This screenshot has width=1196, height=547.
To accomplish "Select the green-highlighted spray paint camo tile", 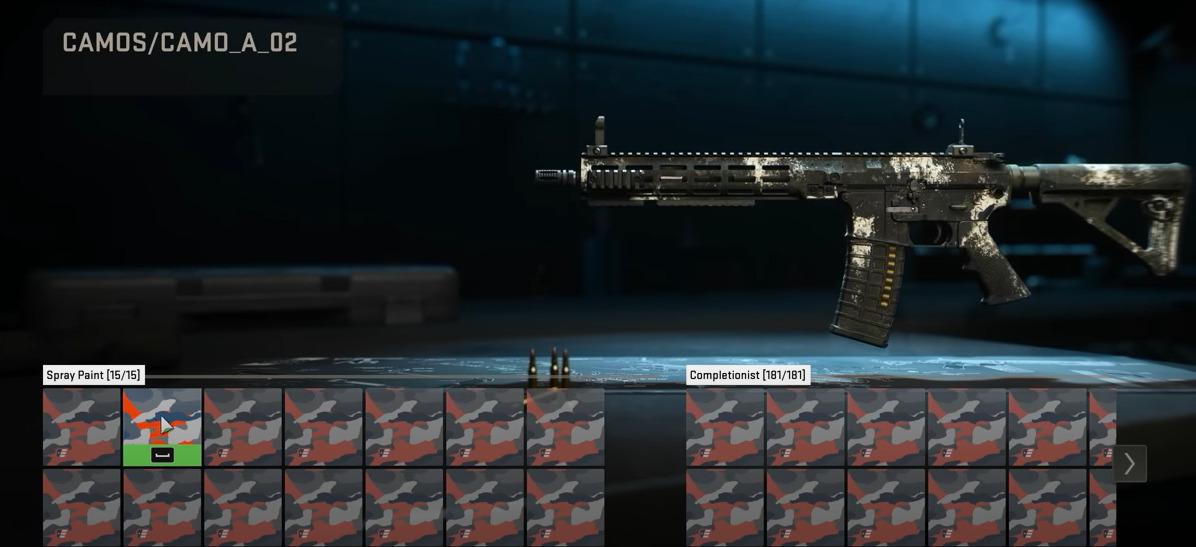I will tap(162, 427).
